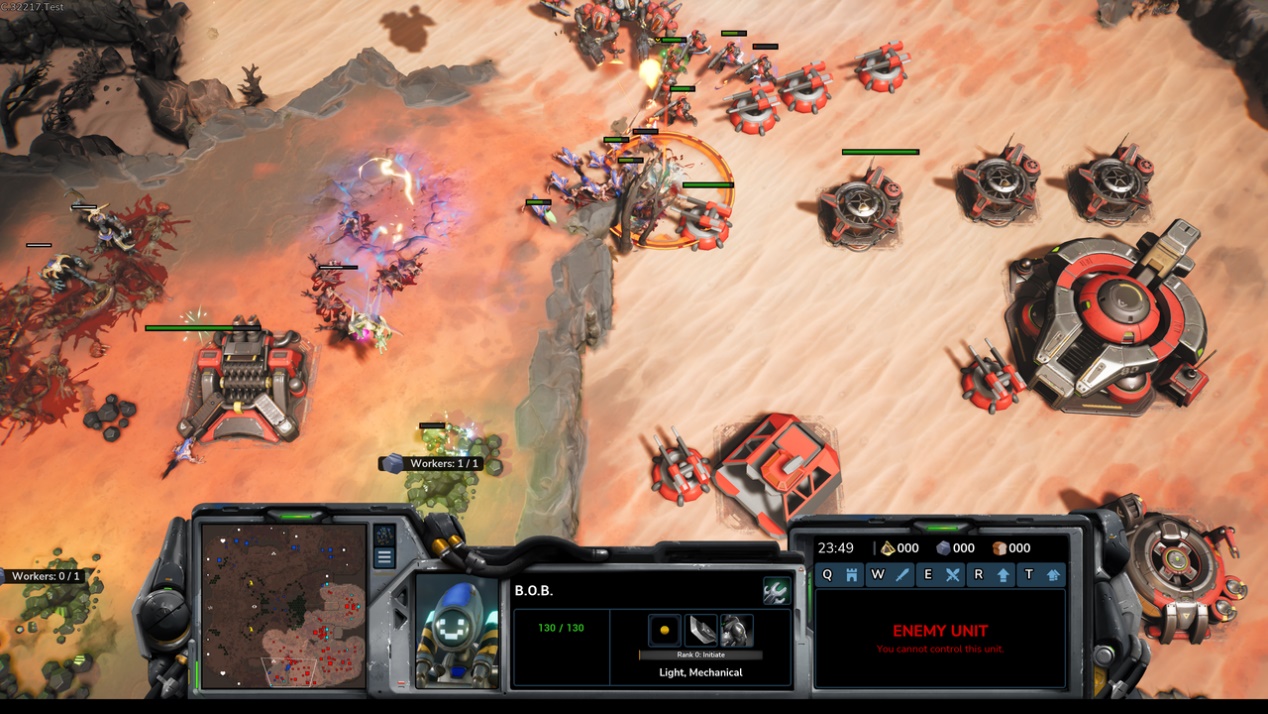The image size is (1268, 714).
Task: Click the green wrench icon in unit panel
Action: (x=776, y=591)
